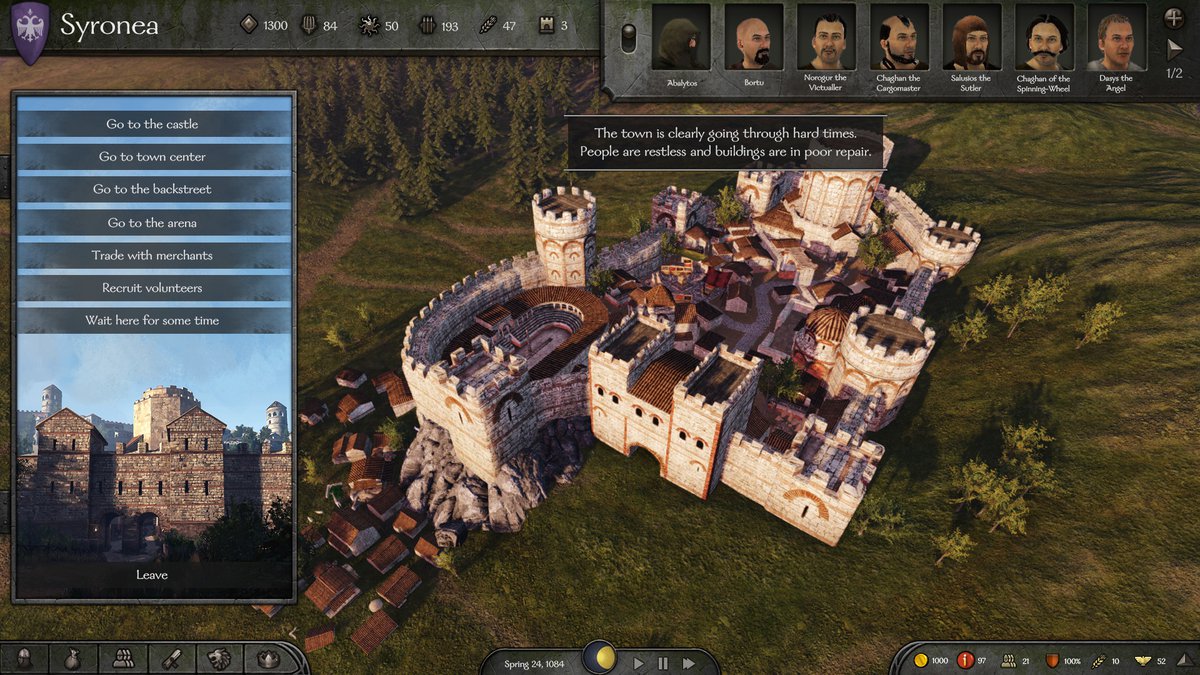Choose Salusios the Sutler portrait
This screenshot has width=1200, height=675.
(x=971, y=38)
